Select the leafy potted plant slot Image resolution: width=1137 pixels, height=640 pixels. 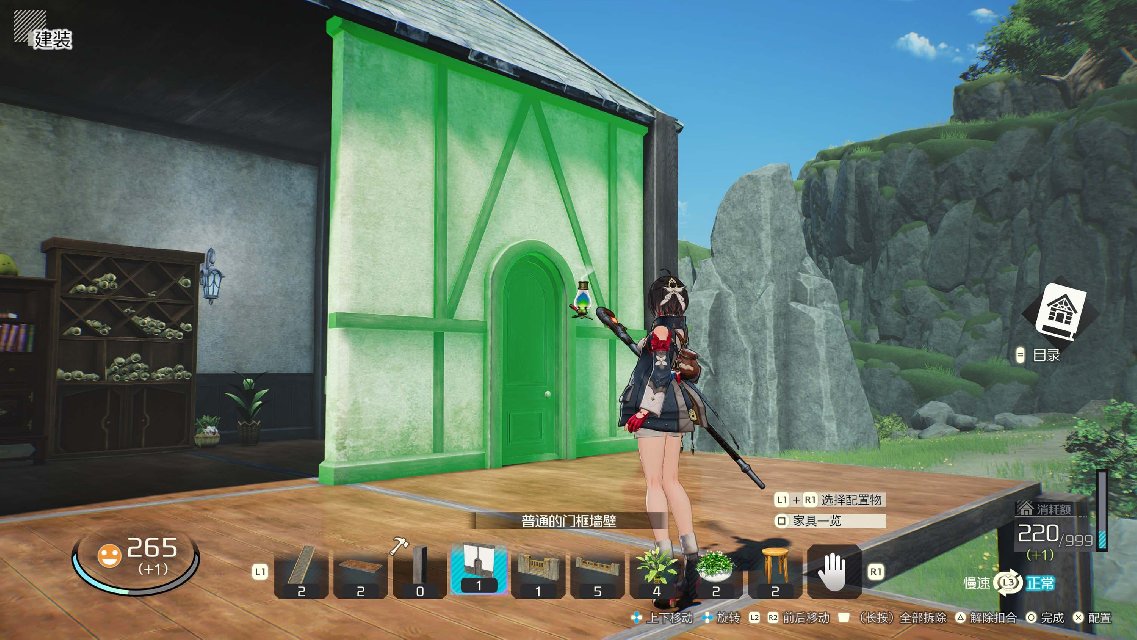coord(656,571)
